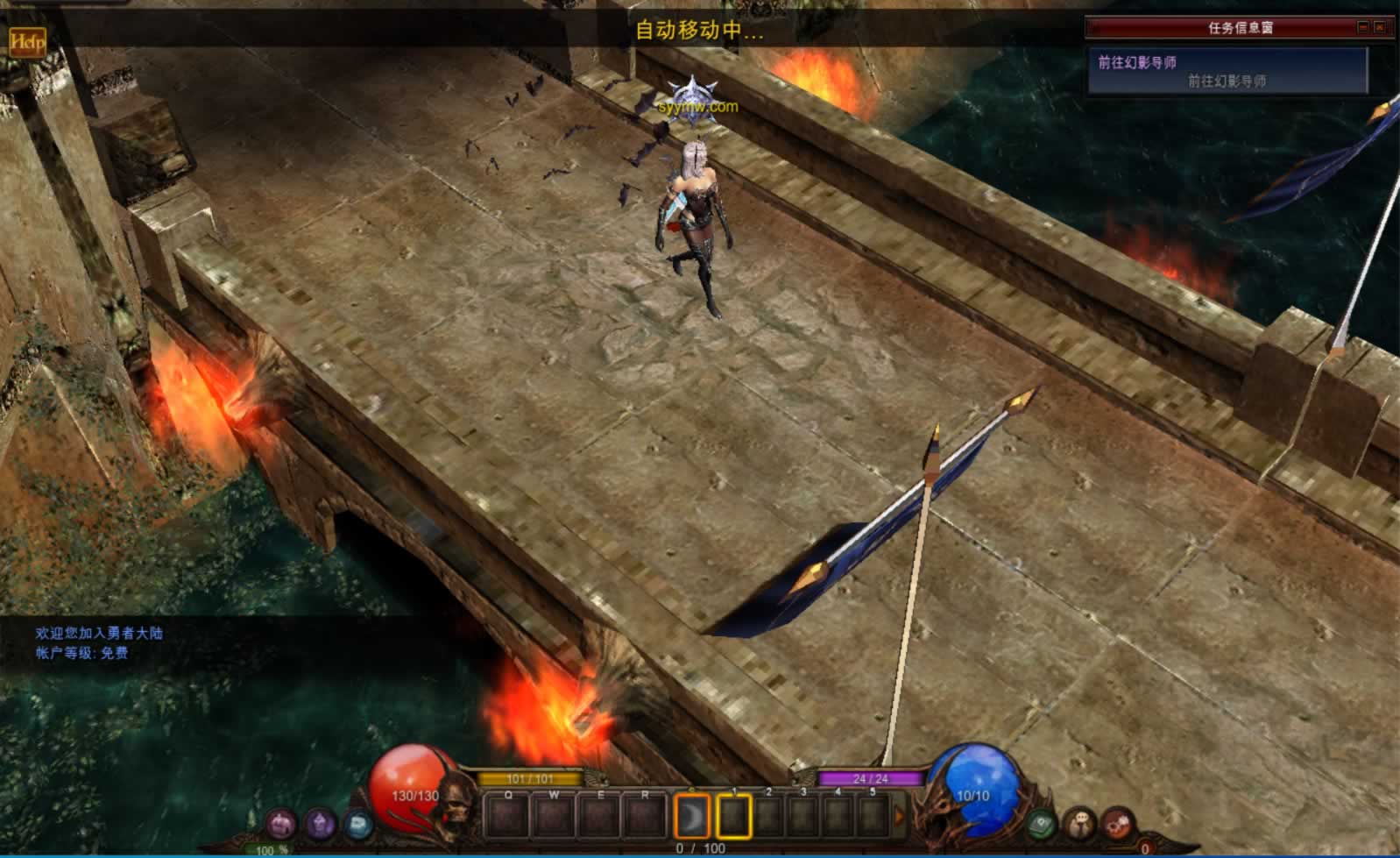The image size is (1400, 858).
Task: Minimize the quest info window
Action: tap(1362, 28)
